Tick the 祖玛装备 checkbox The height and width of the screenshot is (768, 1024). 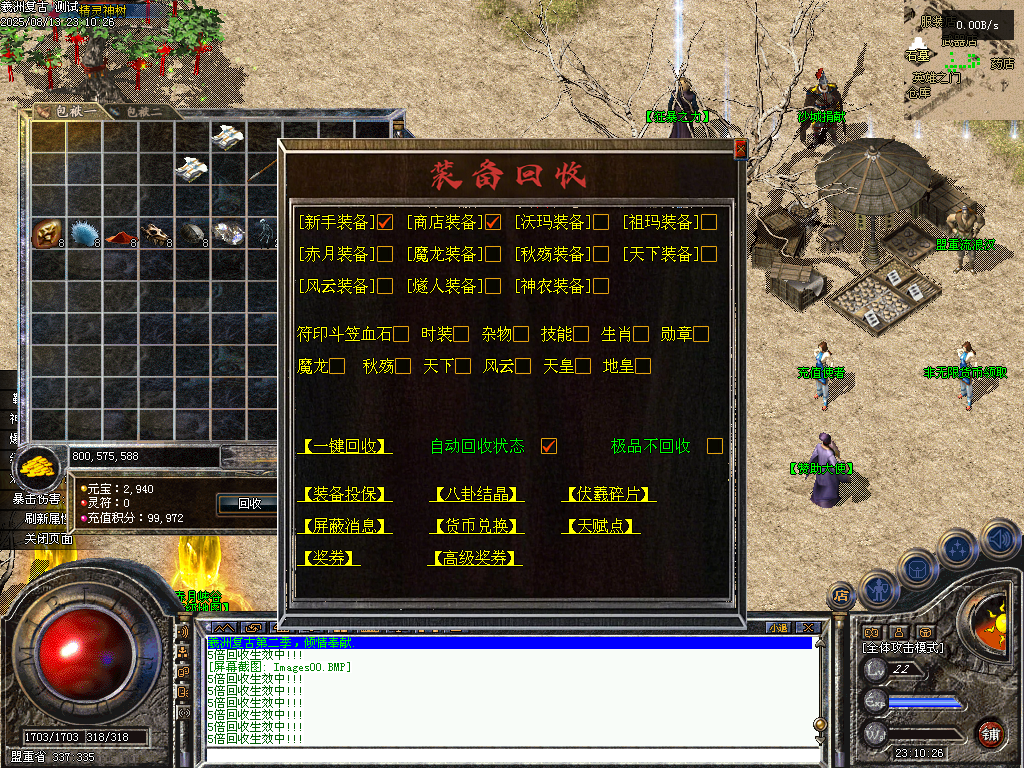click(709, 222)
